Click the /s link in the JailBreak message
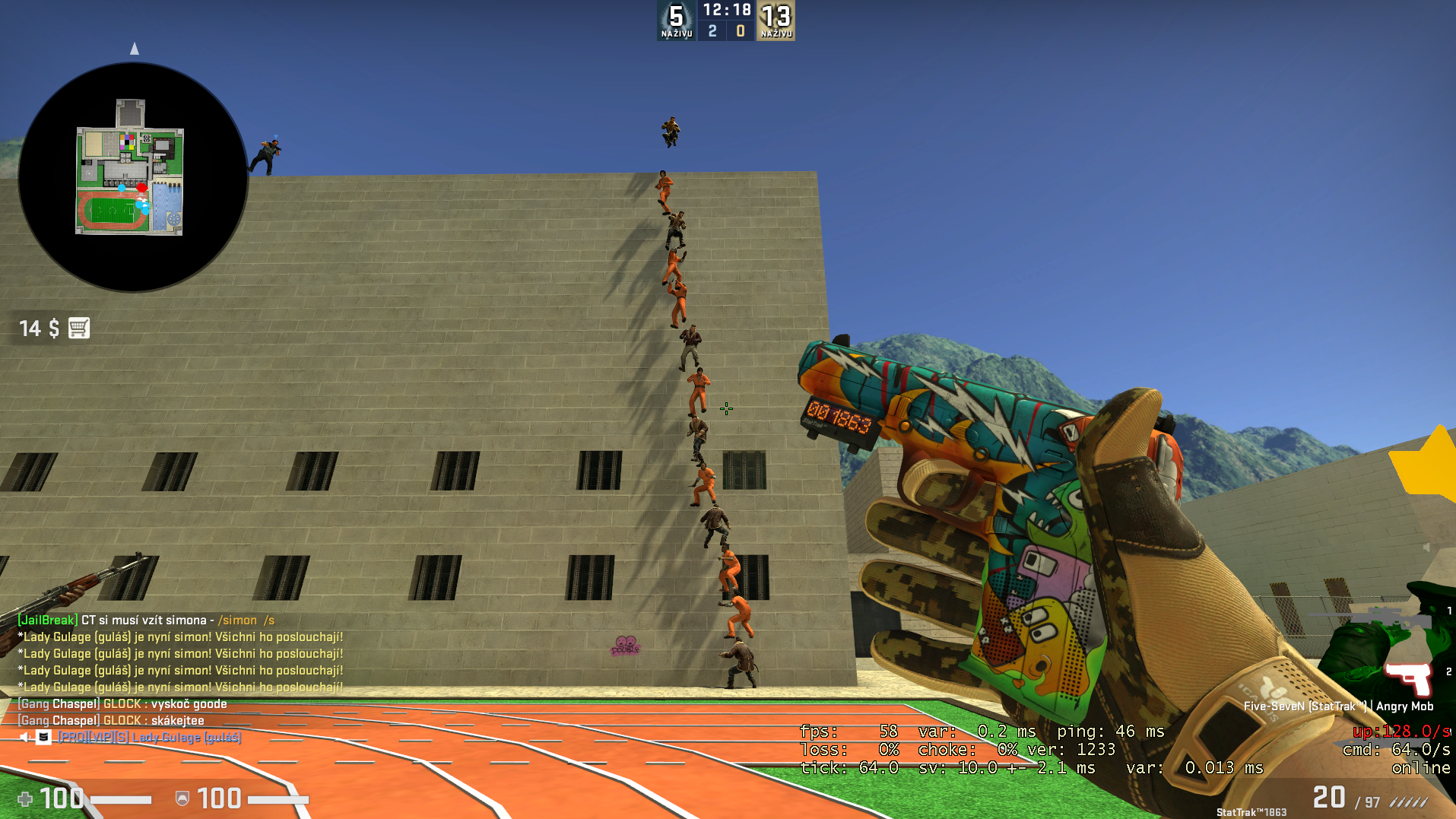This screenshot has height=819, width=1456. pos(268,620)
